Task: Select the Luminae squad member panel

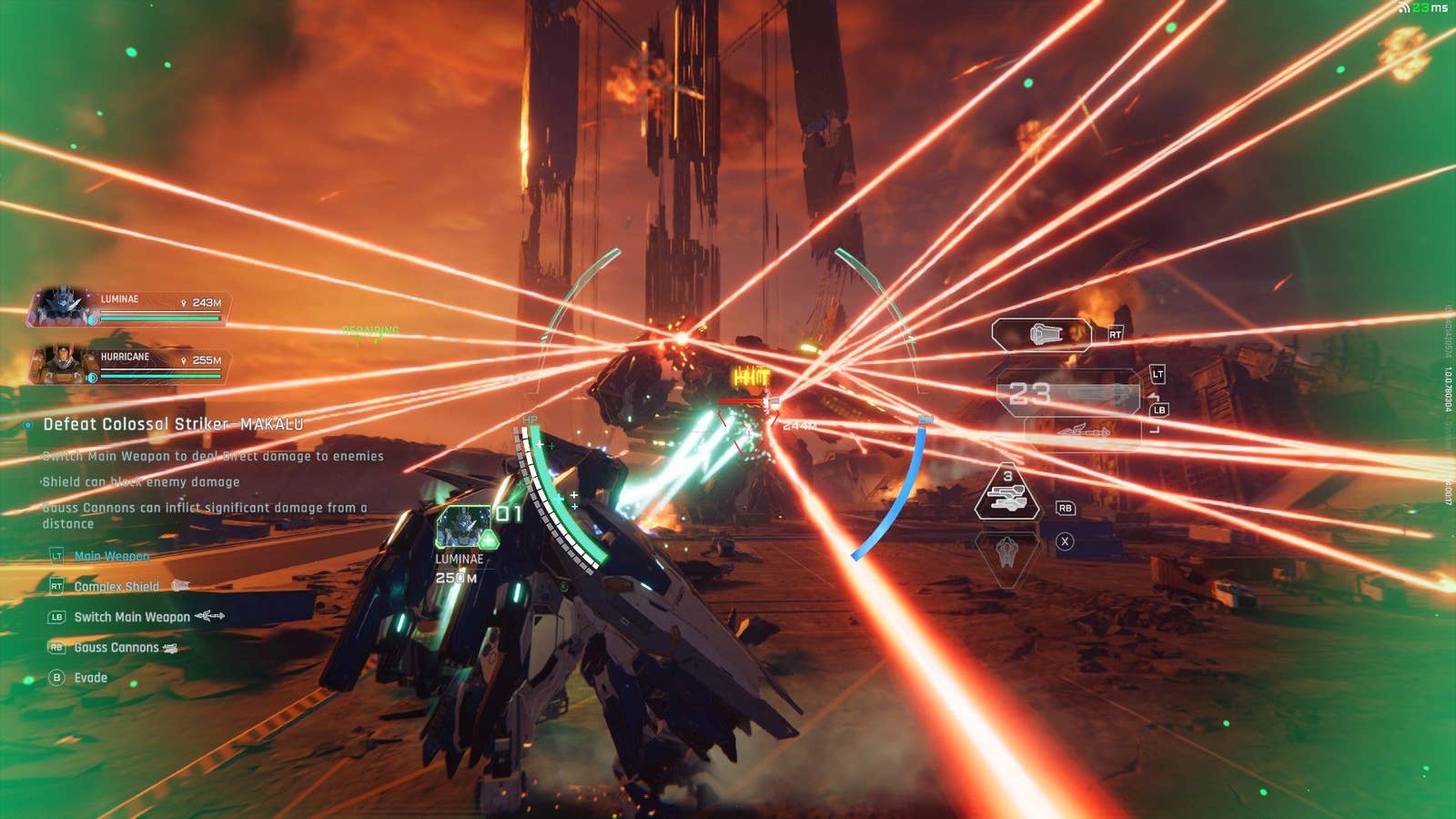Action: (129, 308)
